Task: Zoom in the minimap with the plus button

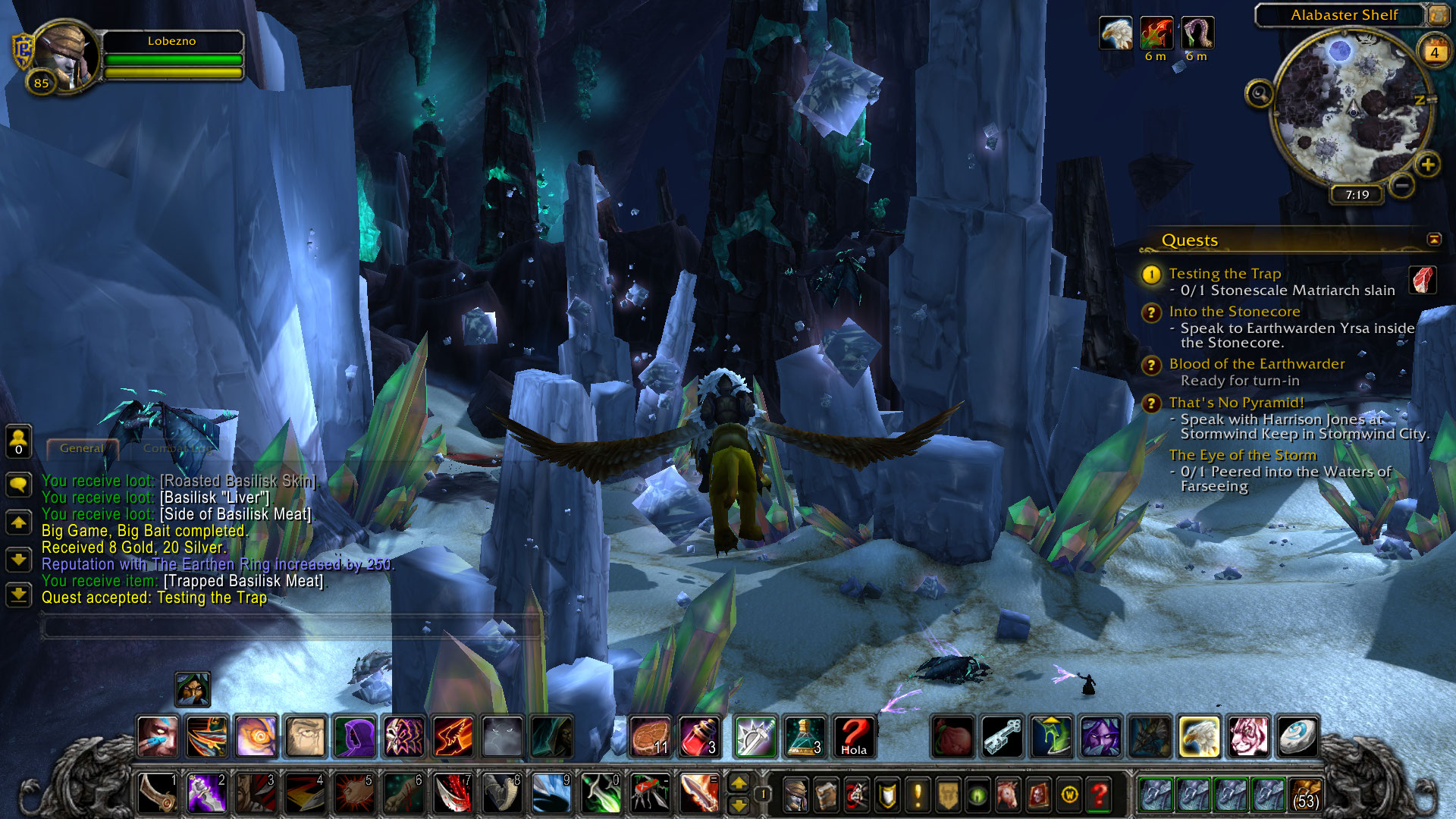Action: coord(1427,165)
